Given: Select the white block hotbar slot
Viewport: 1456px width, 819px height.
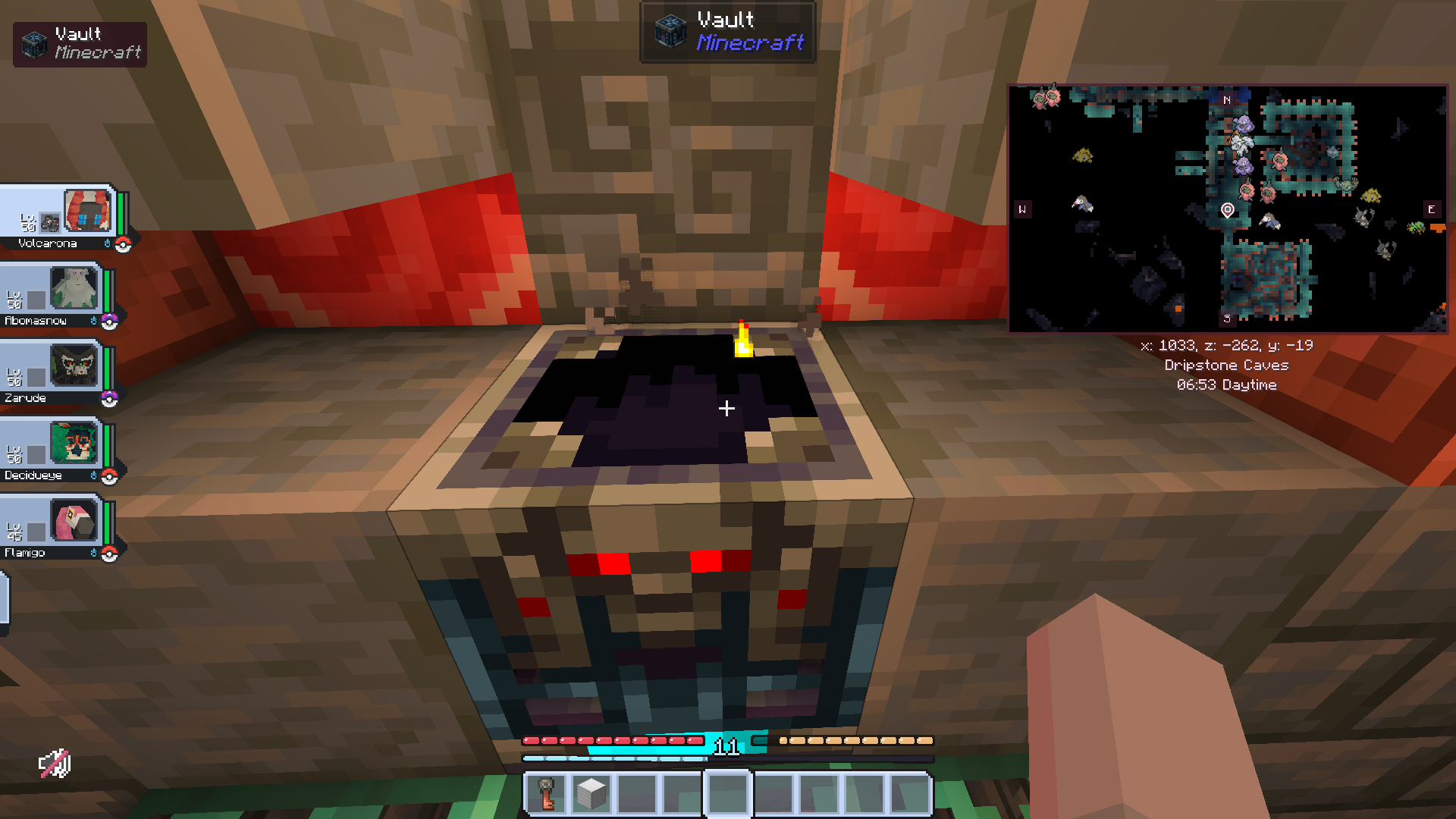Looking at the screenshot, I should coord(591,793).
